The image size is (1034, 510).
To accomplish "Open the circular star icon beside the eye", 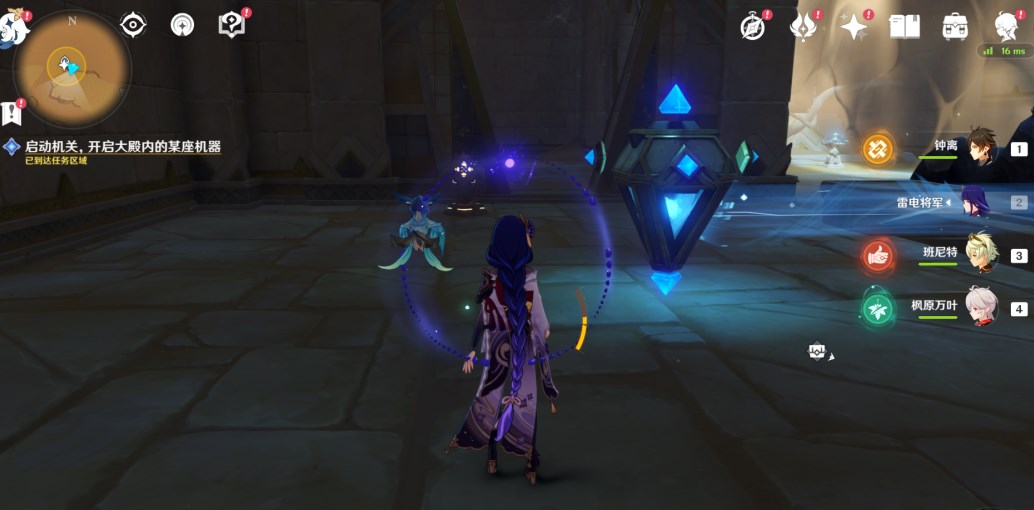I will 182,25.
